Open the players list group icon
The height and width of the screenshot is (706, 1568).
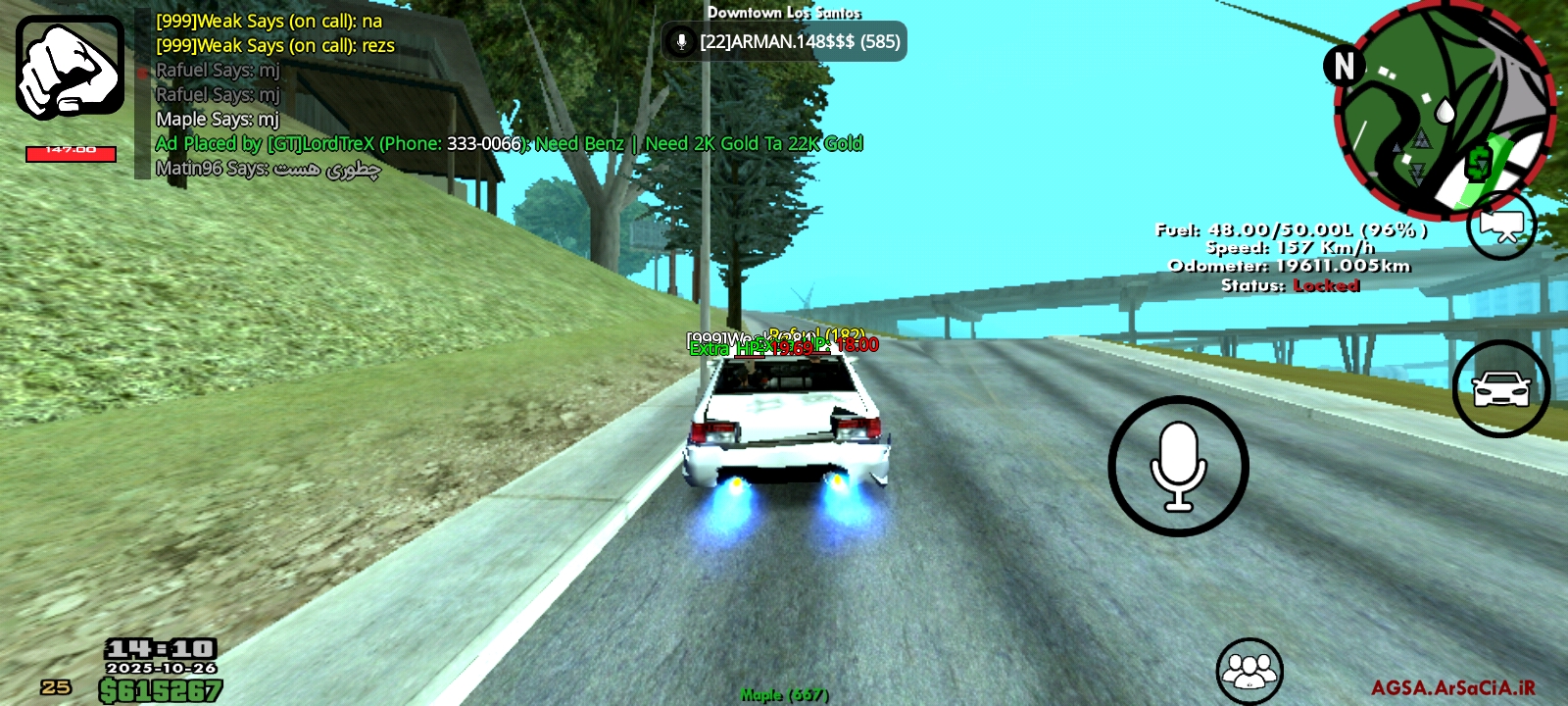pos(1249,671)
